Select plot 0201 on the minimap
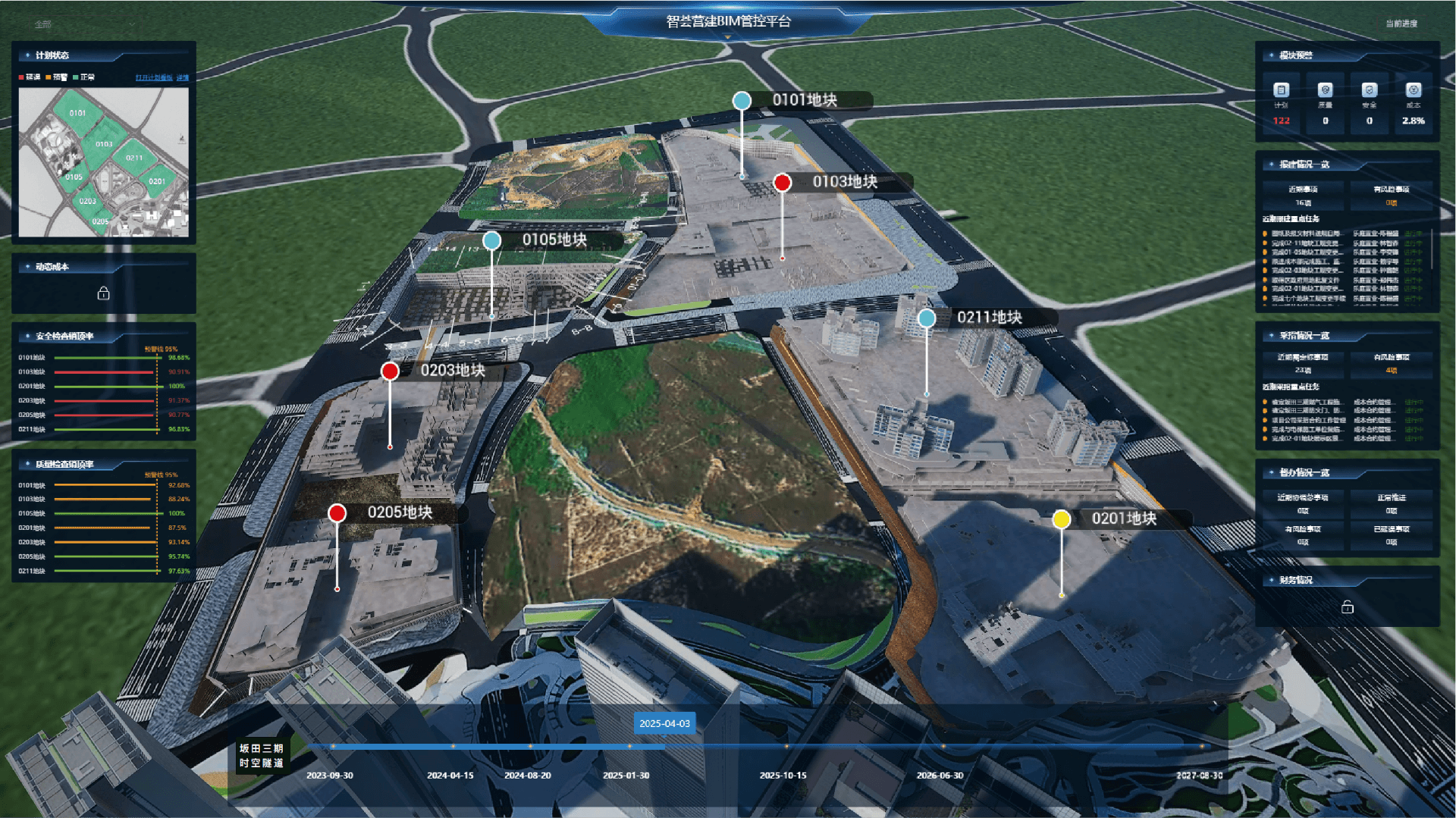The height and width of the screenshot is (818, 1456). click(157, 181)
